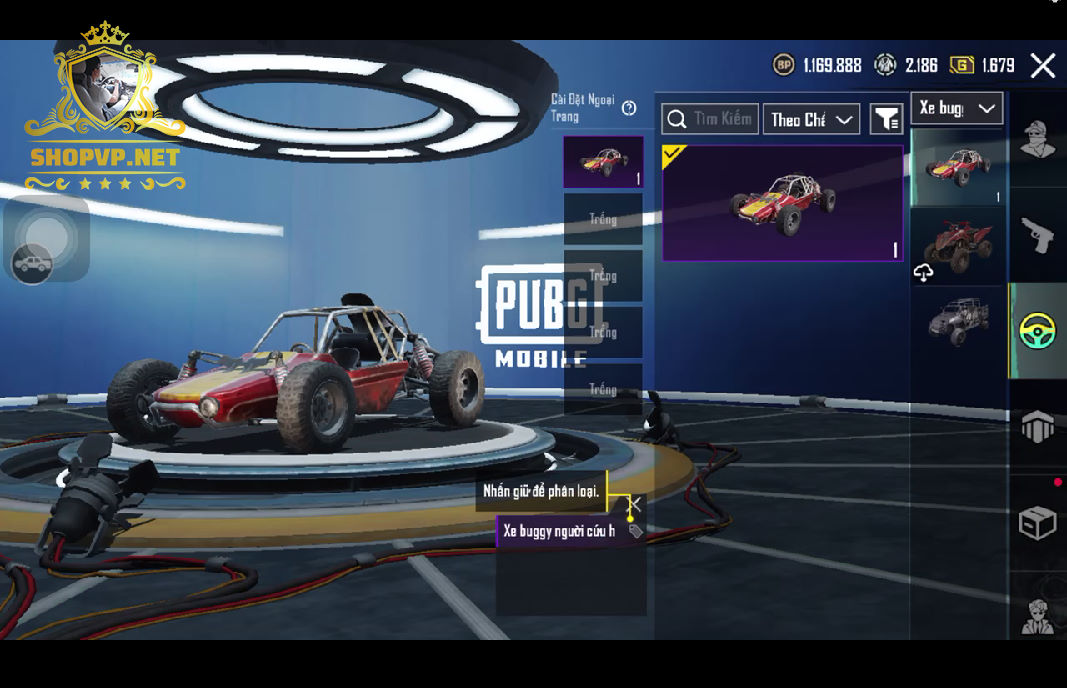Select the large equipped red buggy skin
The width and height of the screenshot is (1067, 688).
click(782, 203)
